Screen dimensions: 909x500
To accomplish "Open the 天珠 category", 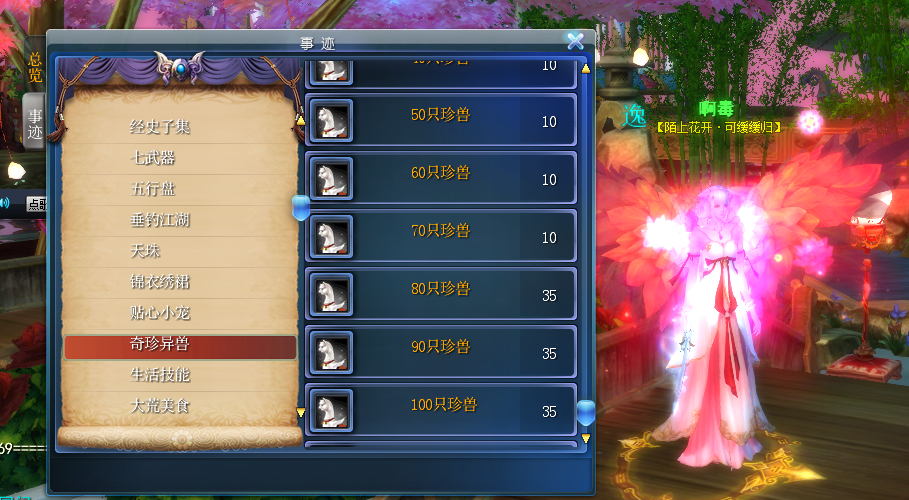I will click(x=146, y=251).
